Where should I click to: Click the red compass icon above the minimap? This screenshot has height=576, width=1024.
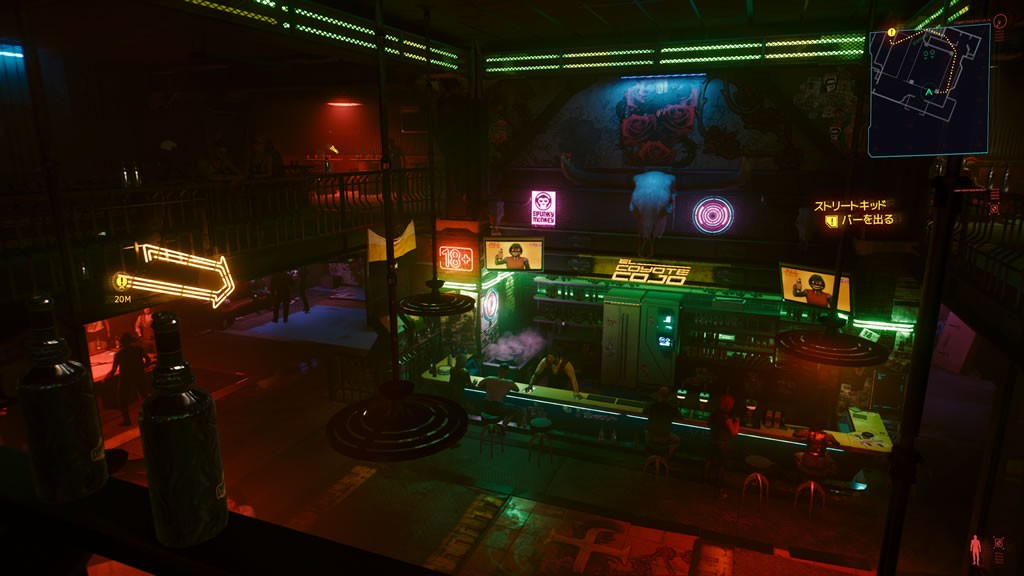(x=1000, y=21)
